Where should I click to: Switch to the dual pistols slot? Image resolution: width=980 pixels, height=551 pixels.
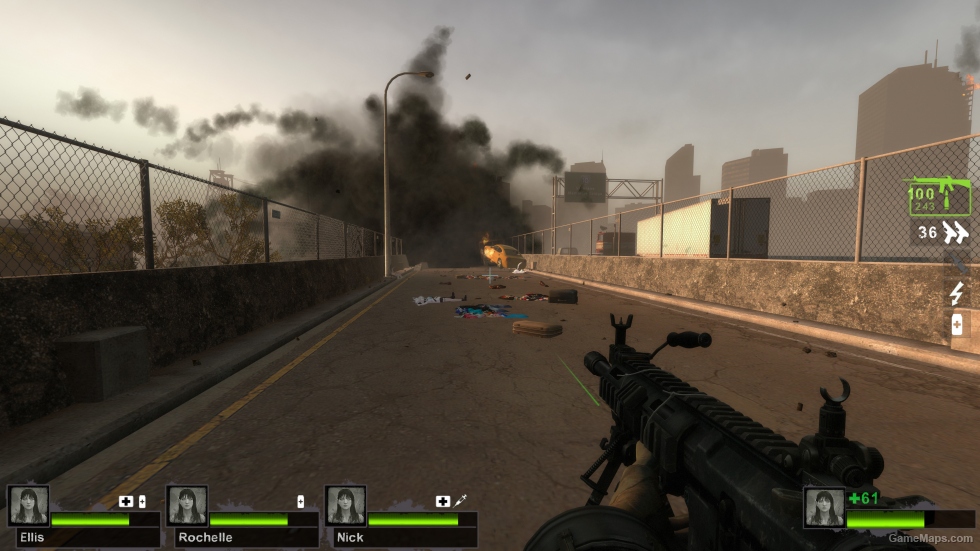(x=955, y=233)
